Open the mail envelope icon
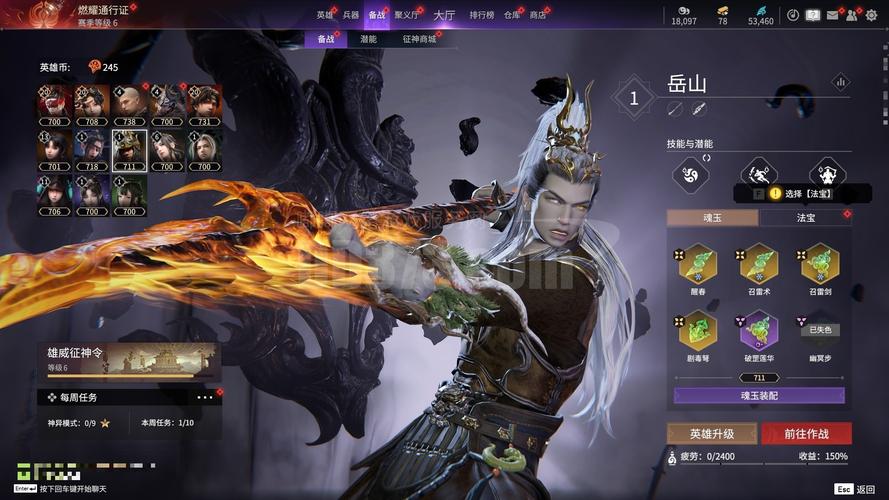The image size is (889, 500). click(832, 15)
